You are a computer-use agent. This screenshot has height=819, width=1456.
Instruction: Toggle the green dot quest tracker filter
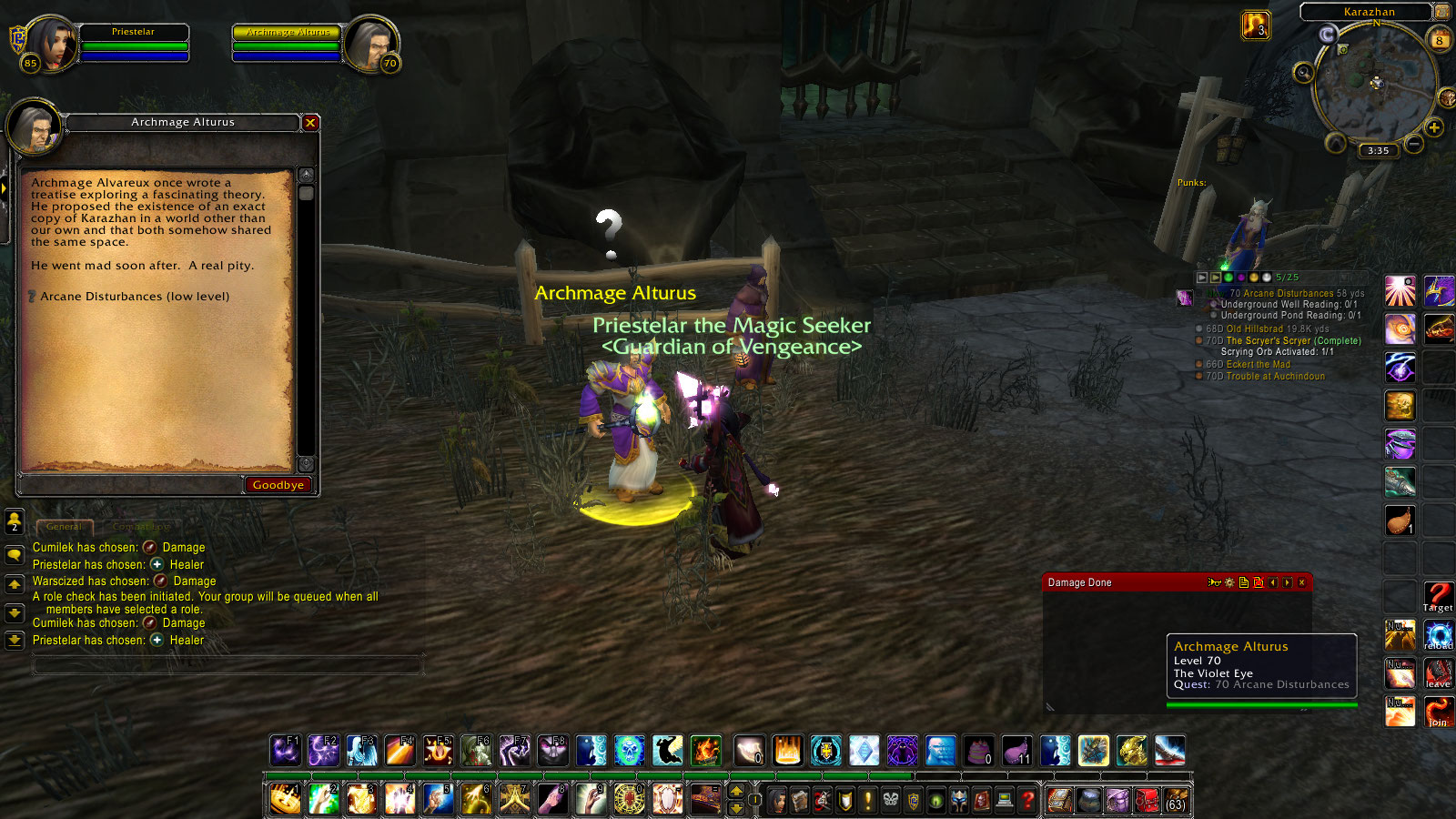1228,276
